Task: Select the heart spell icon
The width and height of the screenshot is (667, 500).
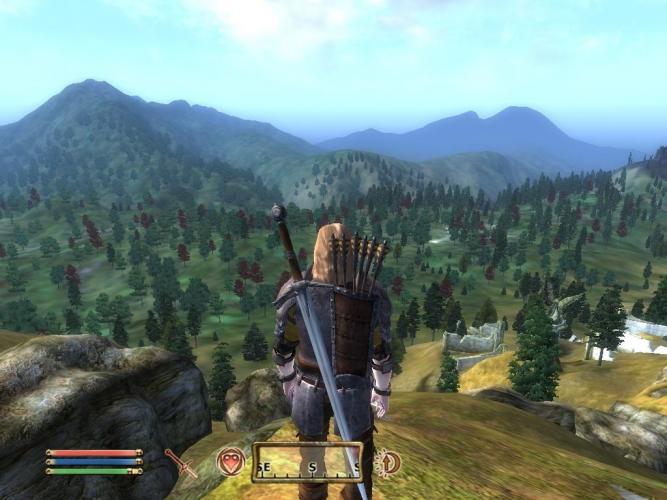Action: tap(231, 462)
